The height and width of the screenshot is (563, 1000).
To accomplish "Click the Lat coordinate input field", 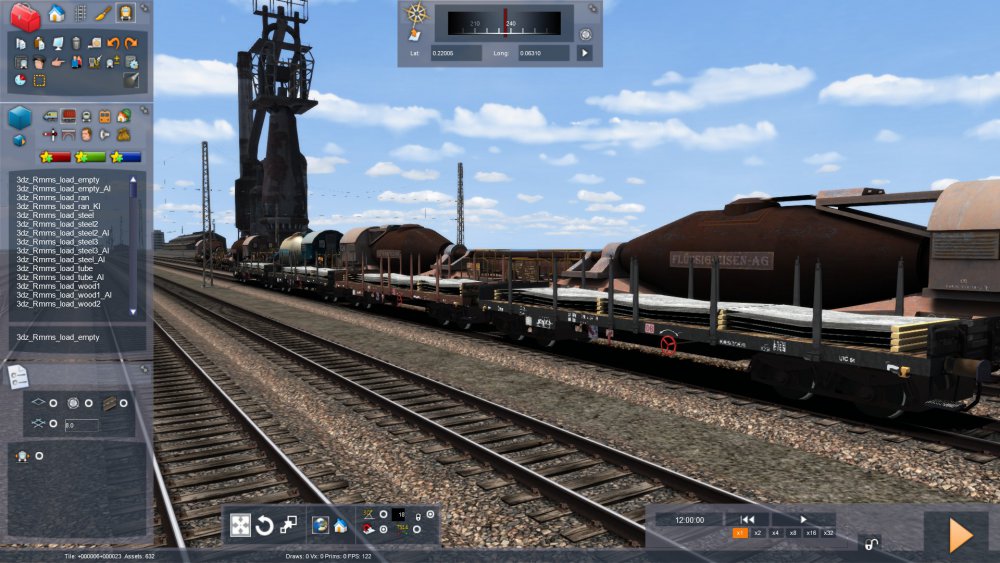I will [x=457, y=53].
